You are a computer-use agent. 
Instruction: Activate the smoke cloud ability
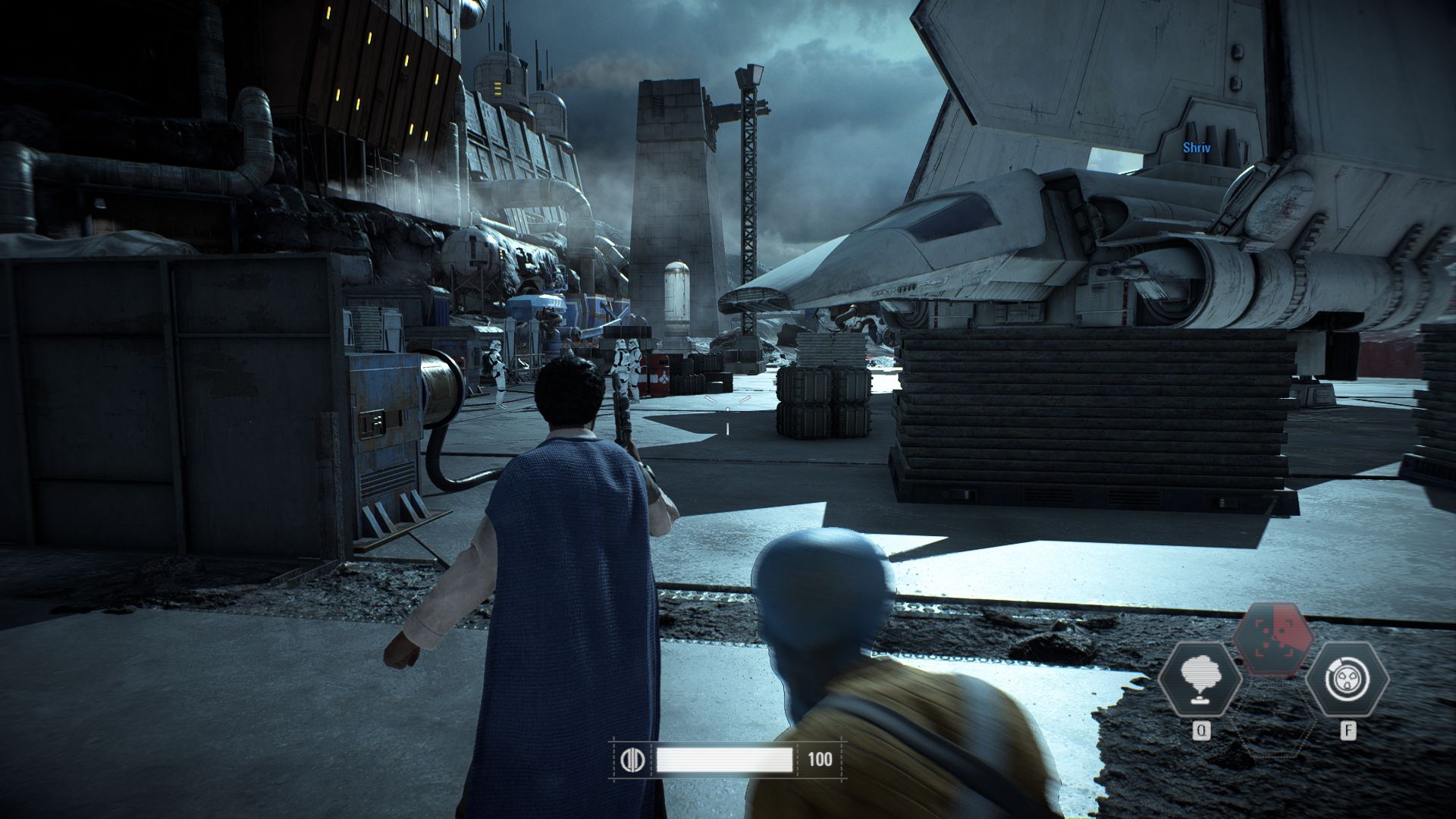1200,679
